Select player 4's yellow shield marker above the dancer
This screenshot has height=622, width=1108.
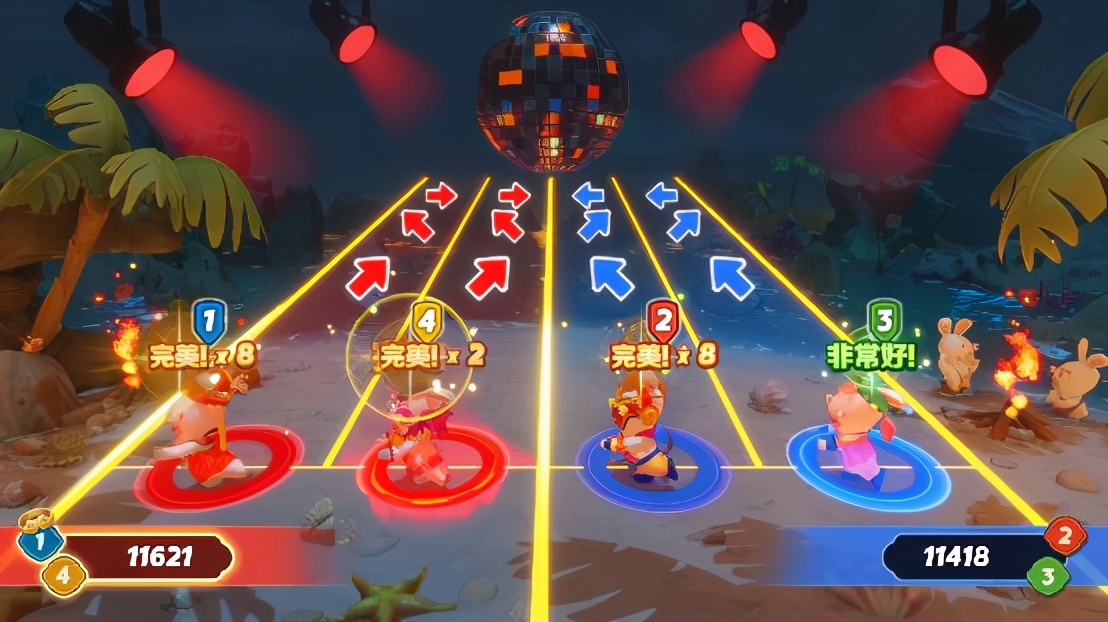coord(427,322)
